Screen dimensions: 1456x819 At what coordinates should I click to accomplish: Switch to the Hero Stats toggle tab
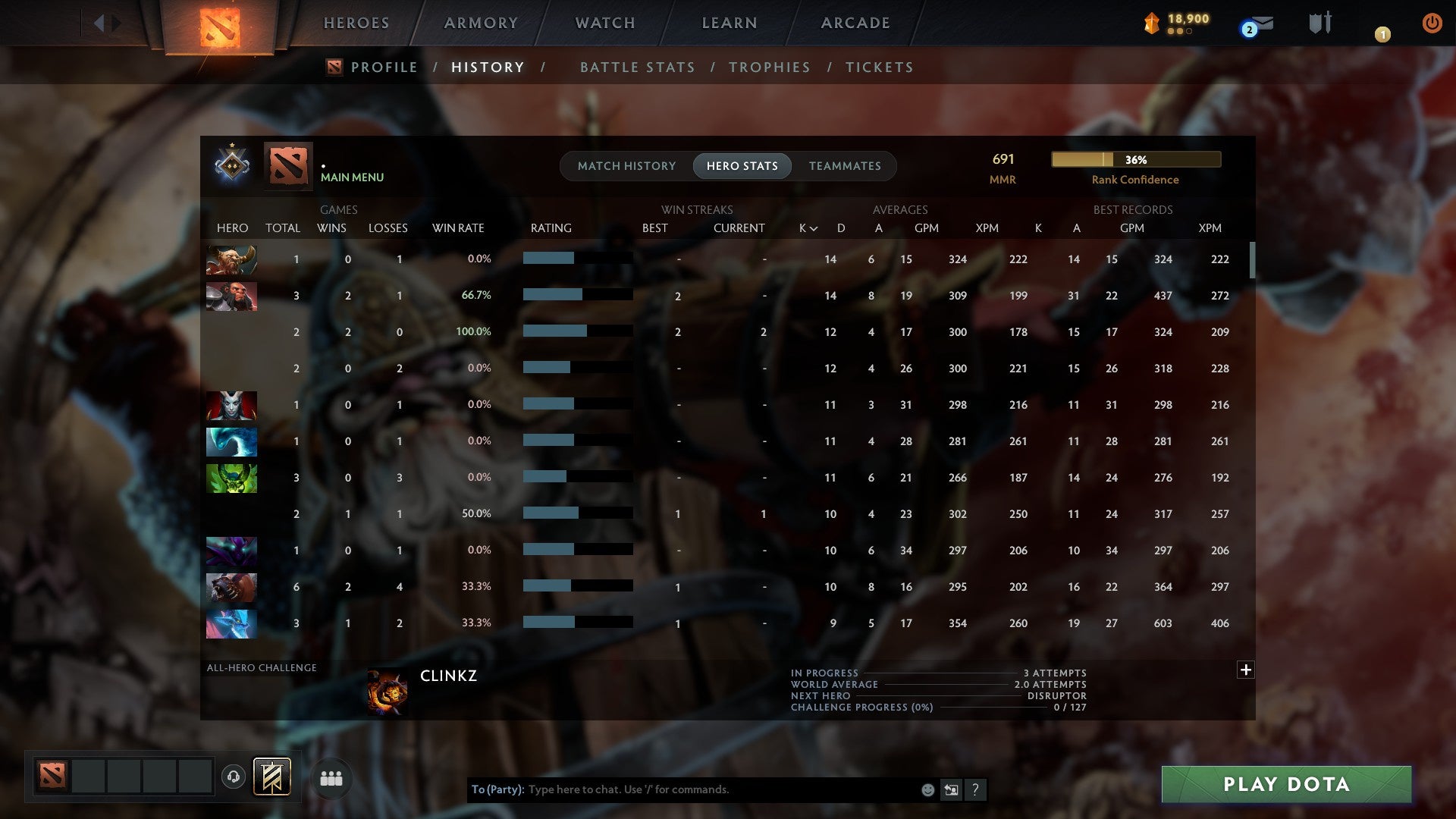(742, 166)
